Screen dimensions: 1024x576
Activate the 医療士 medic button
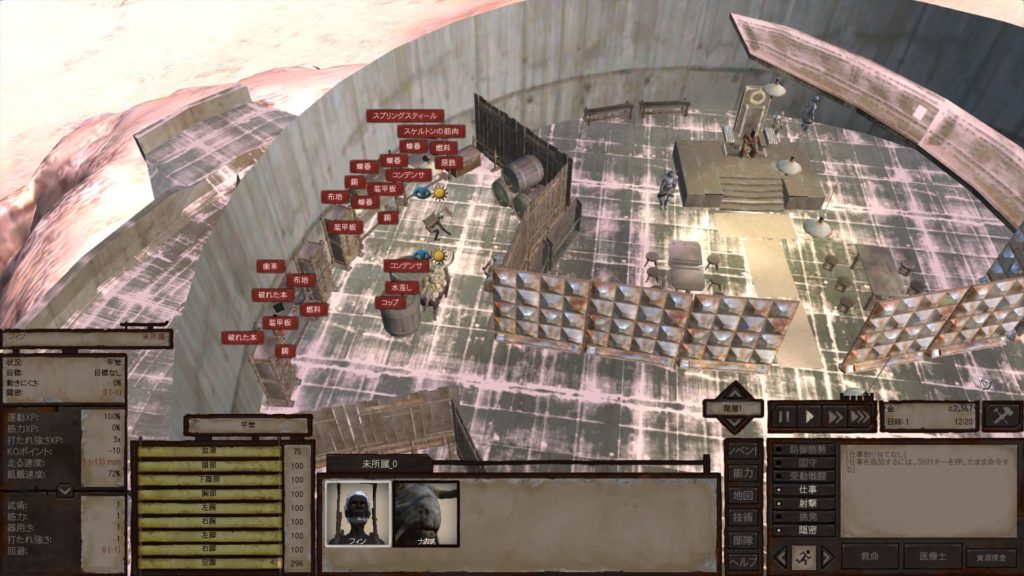tap(932, 557)
